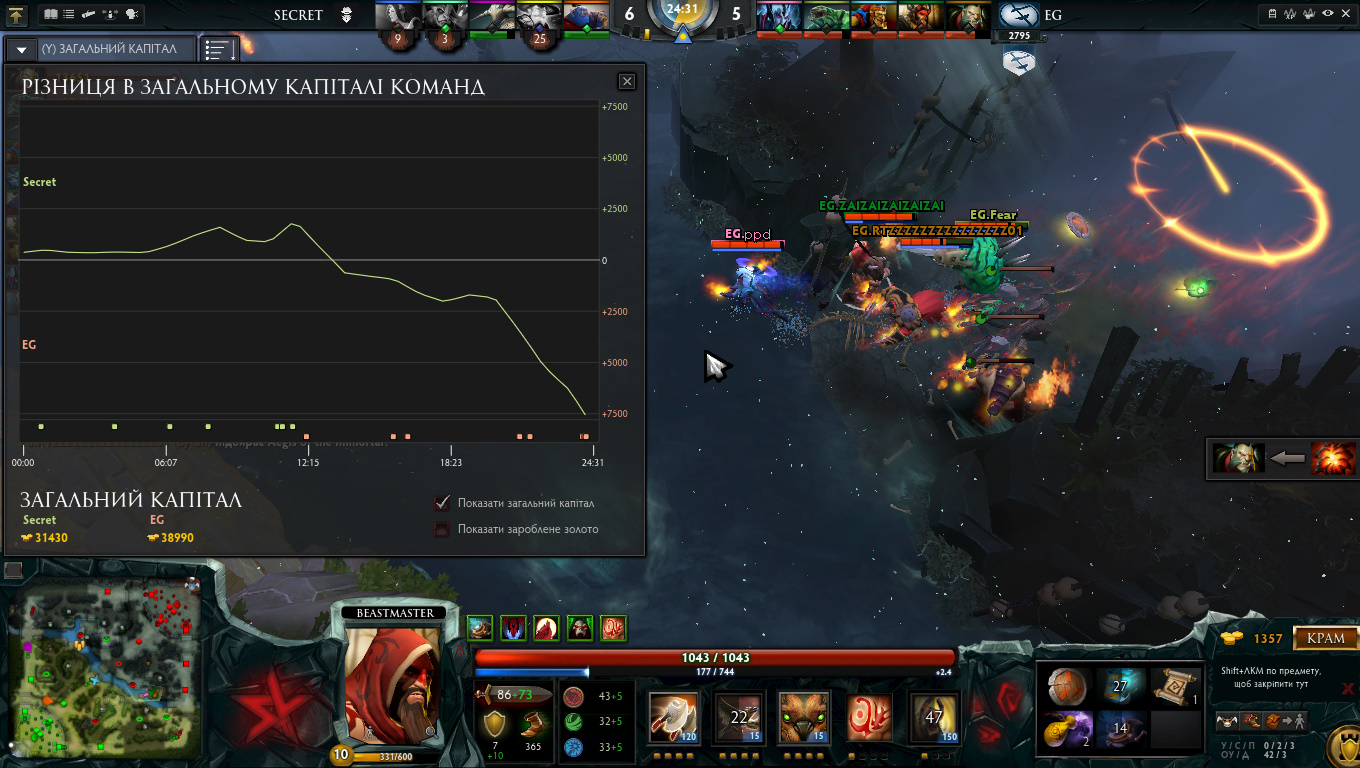The image size is (1360, 768).
Task: Use the scroll item in the inventory
Action: tap(1175, 686)
